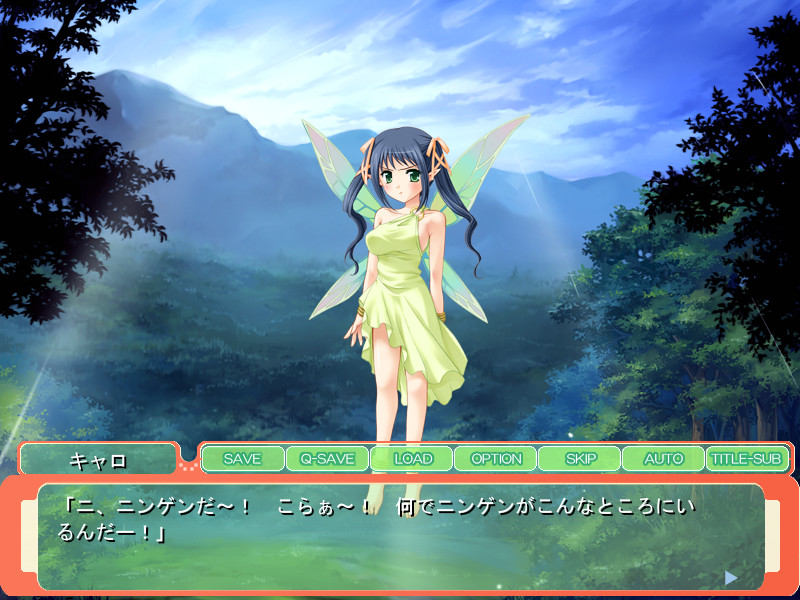Open the OPTION settings

pos(496,459)
